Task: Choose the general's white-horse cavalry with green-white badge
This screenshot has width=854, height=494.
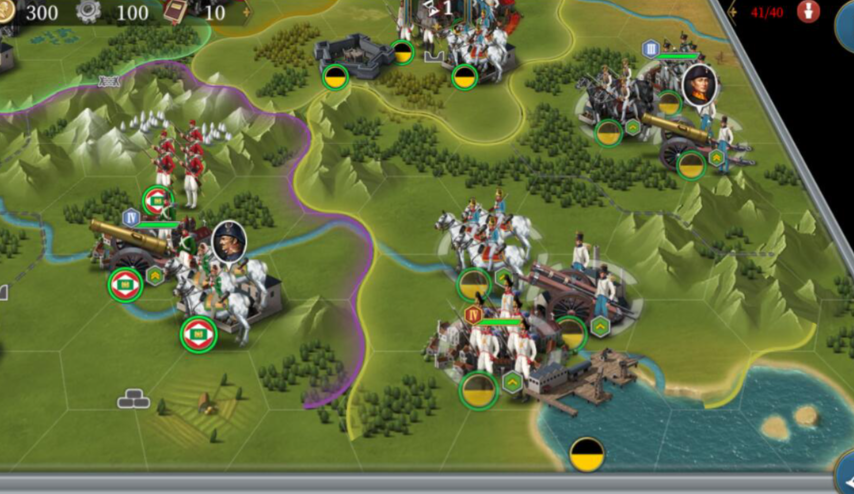Action: [222, 290]
